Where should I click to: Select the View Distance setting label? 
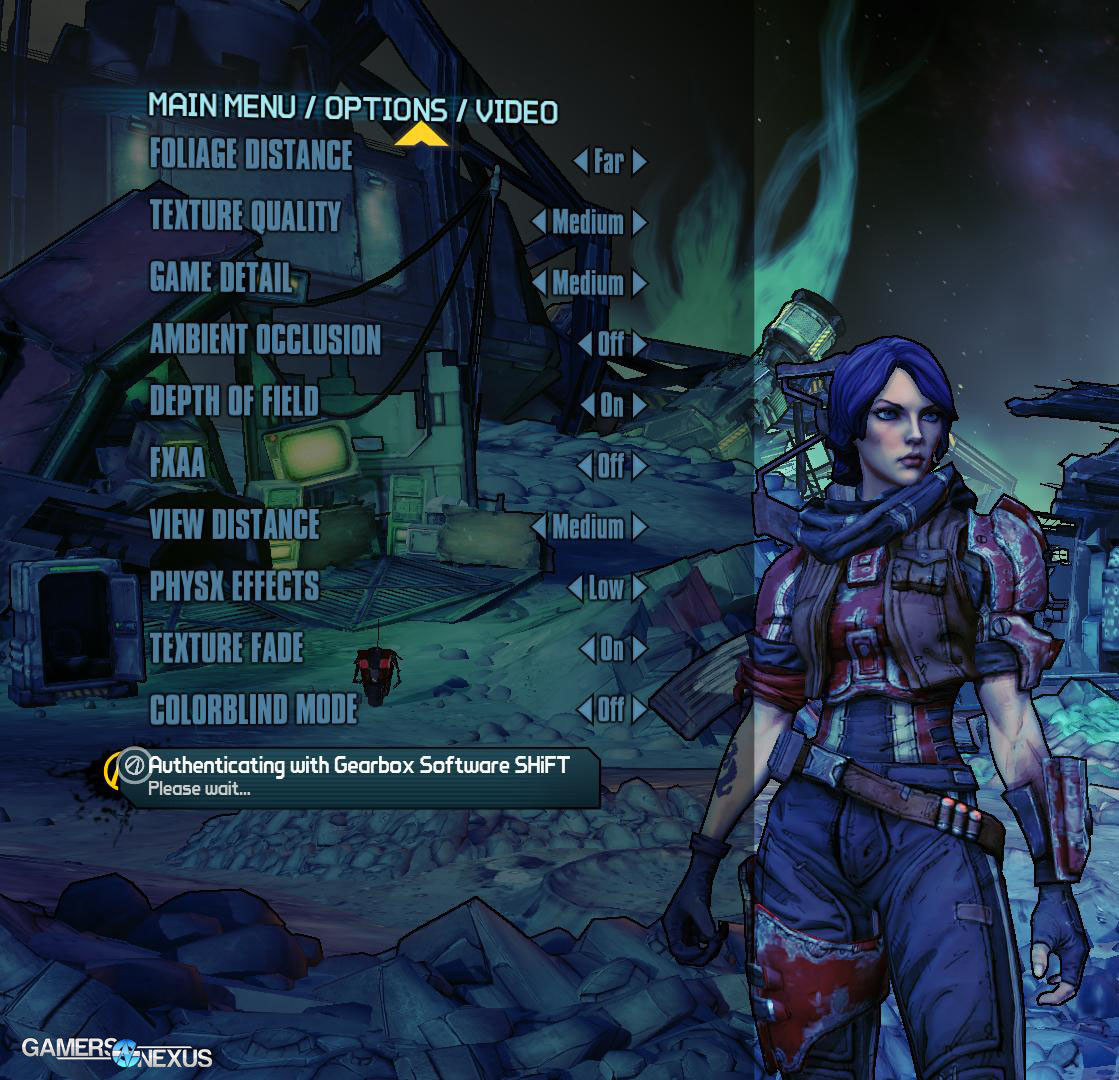tap(234, 524)
